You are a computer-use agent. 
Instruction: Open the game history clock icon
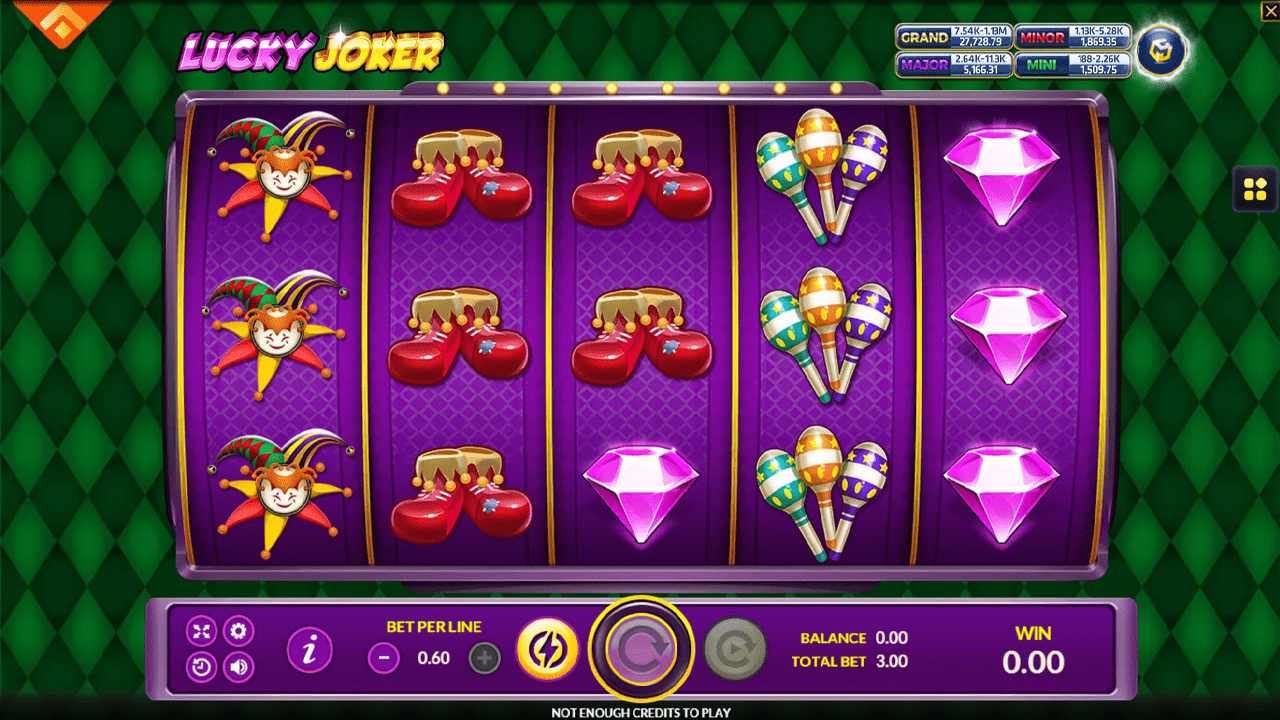201,666
